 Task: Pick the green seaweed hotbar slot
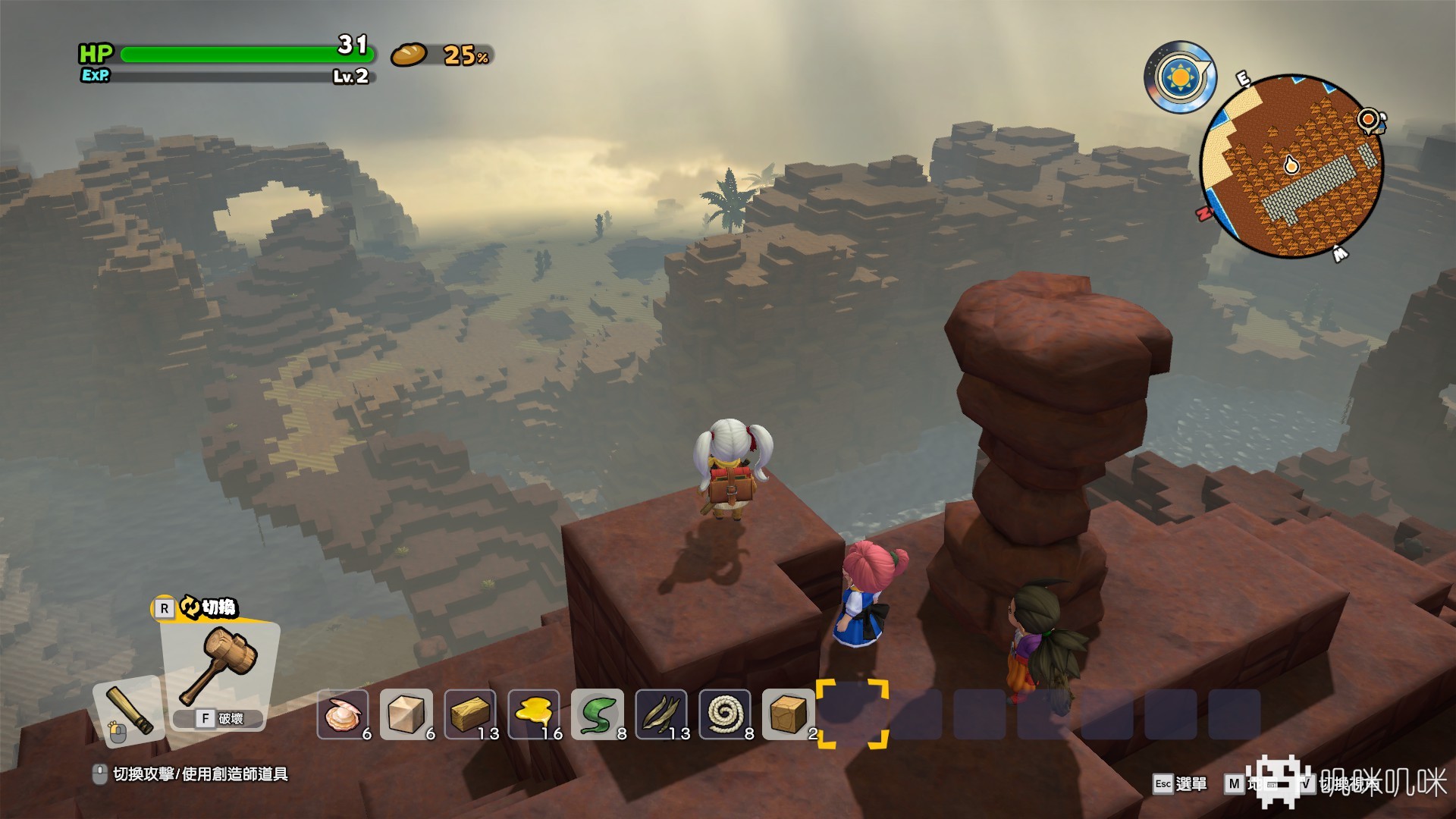[598, 714]
